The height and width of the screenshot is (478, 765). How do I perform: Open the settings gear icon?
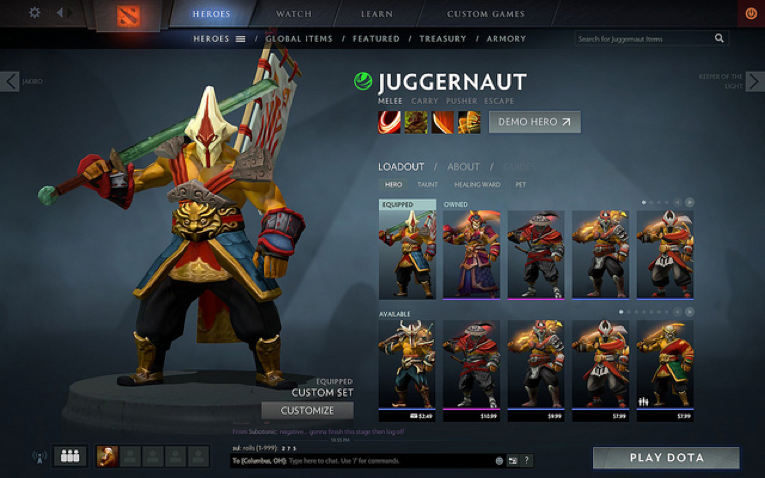click(x=35, y=13)
